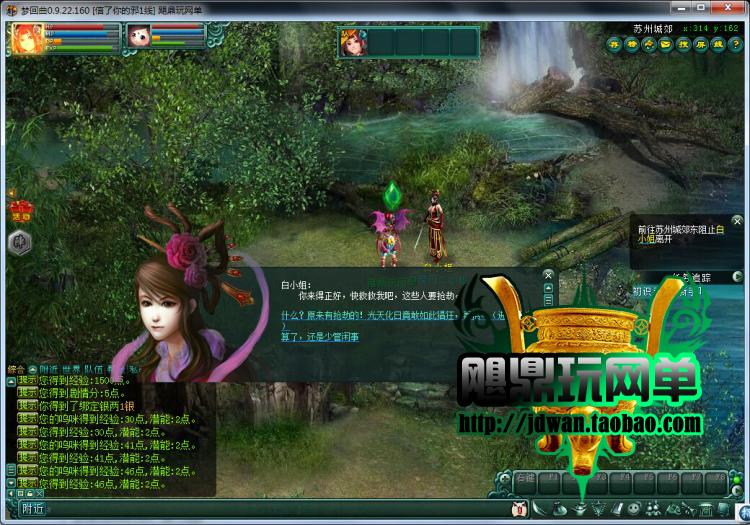Screen dimensions: 750x525
Task: Click the target portrait at top center
Action: (x=351, y=43)
